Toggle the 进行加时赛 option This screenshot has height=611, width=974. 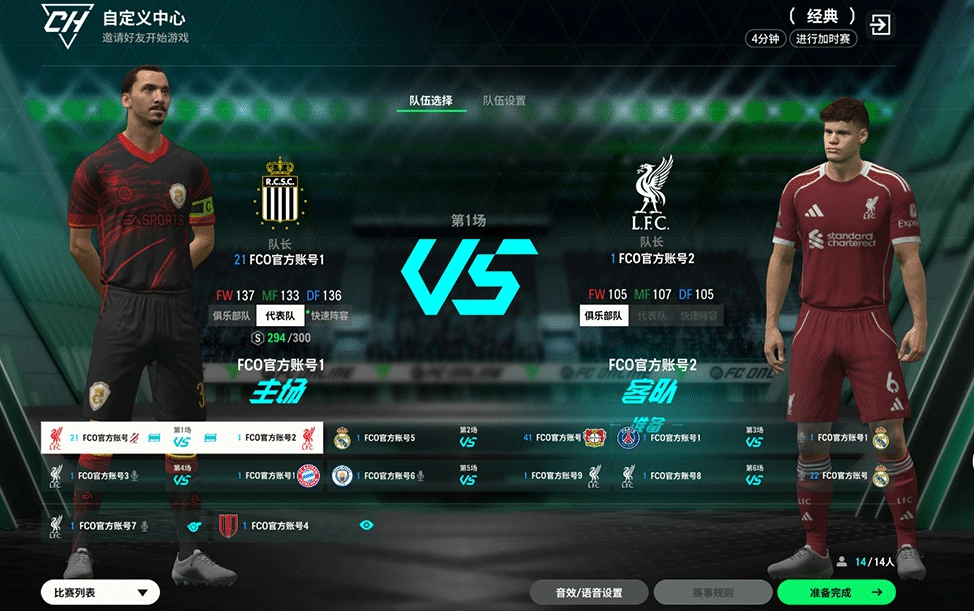point(823,39)
